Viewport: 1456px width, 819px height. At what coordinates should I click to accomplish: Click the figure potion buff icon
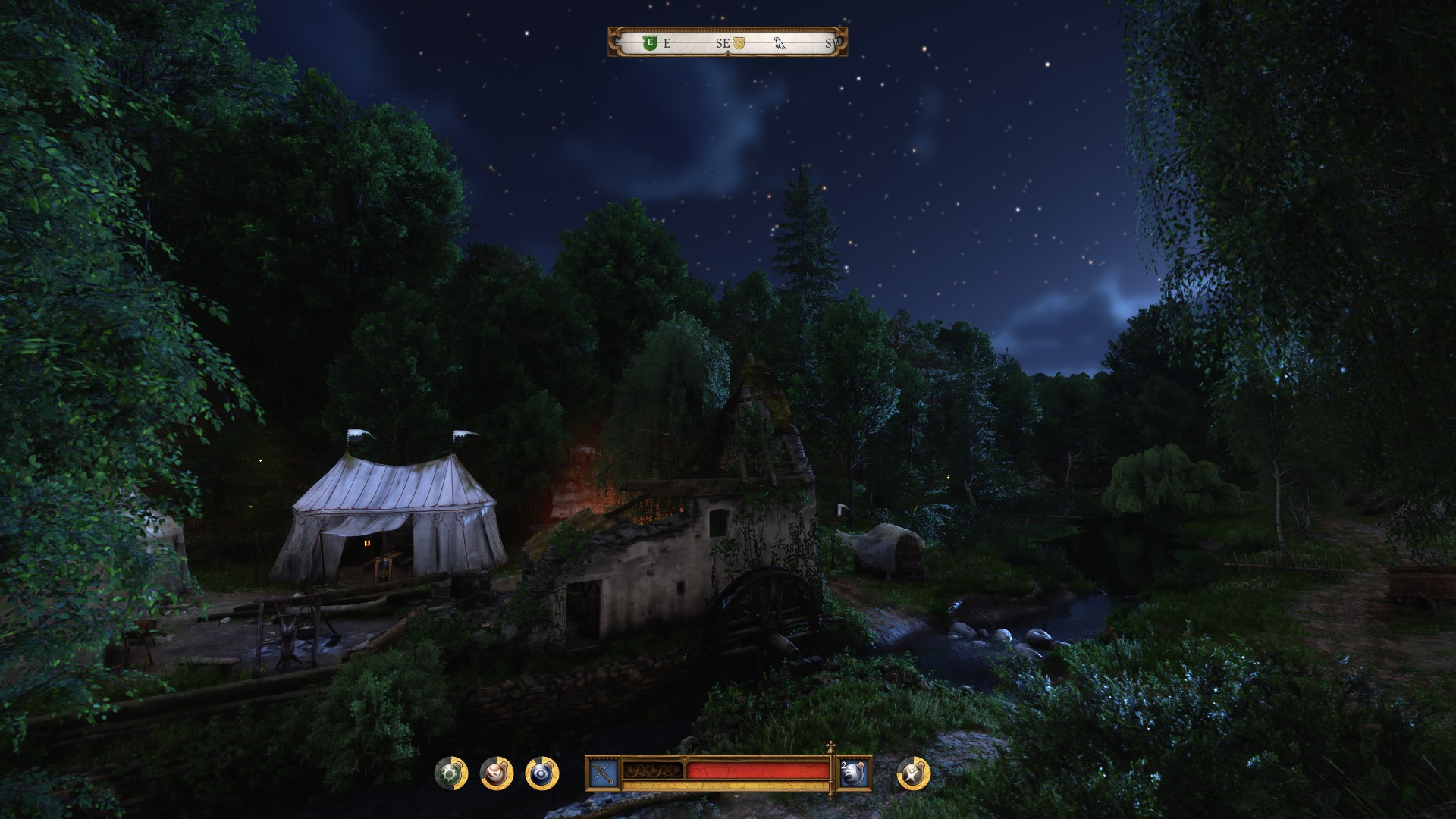click(x=912, y=773)
